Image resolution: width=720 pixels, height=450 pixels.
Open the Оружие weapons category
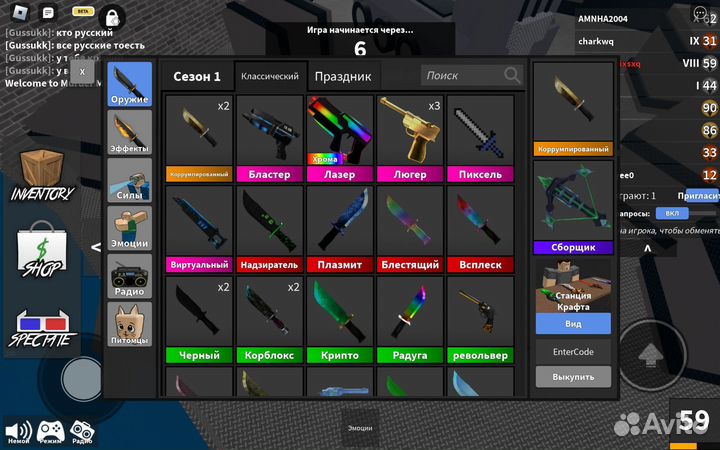point(130,84)
